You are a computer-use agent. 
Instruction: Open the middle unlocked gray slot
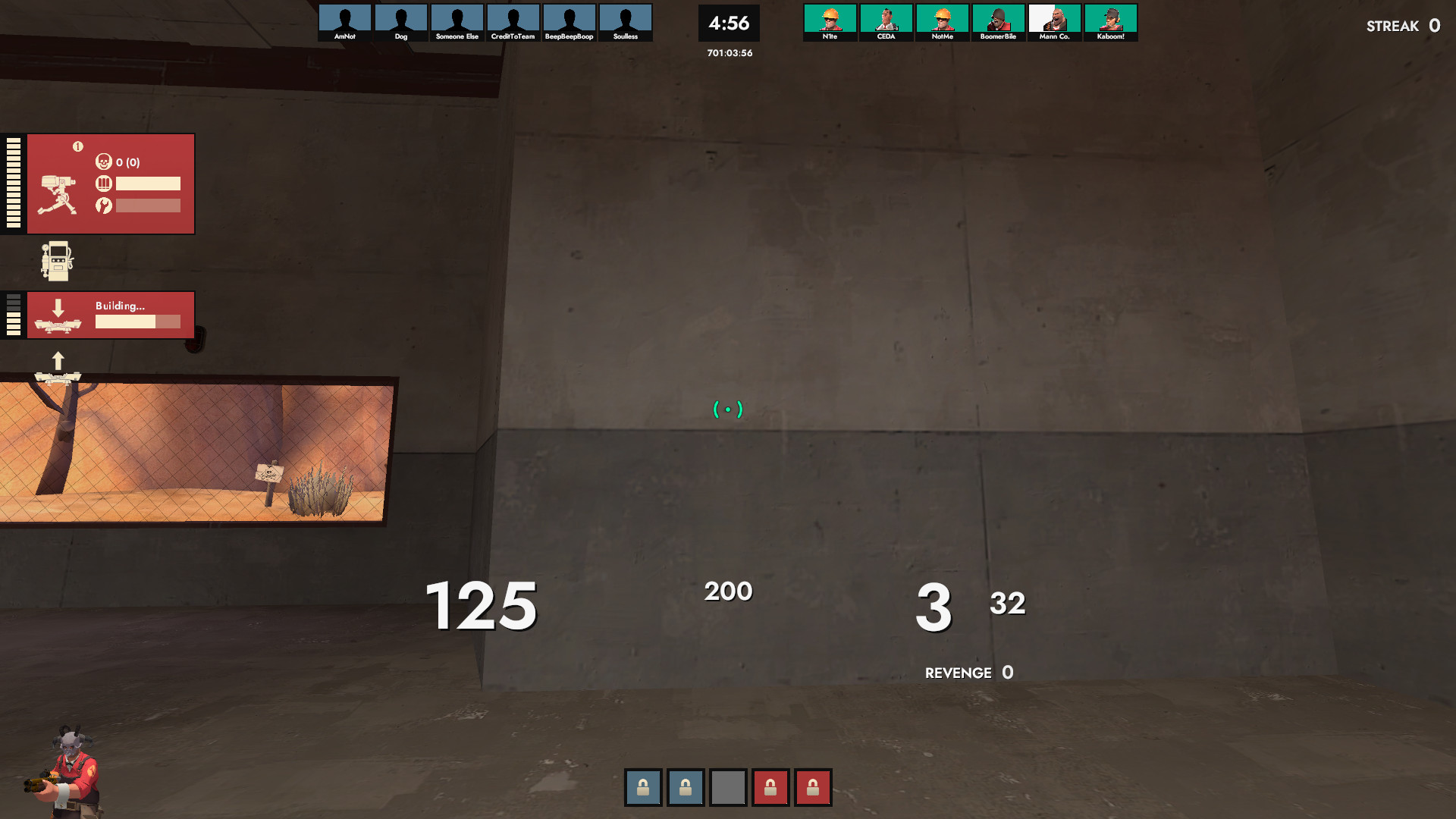(728, 787)
